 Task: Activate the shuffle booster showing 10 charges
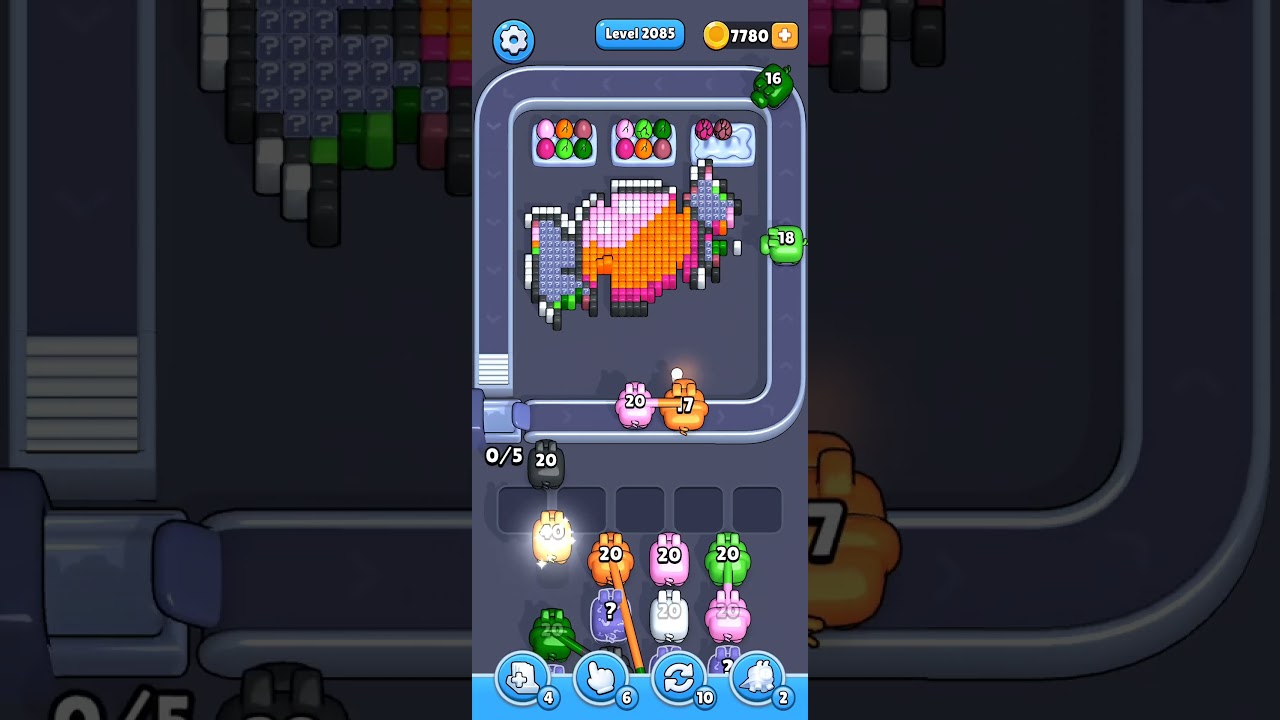pos(678,677)
